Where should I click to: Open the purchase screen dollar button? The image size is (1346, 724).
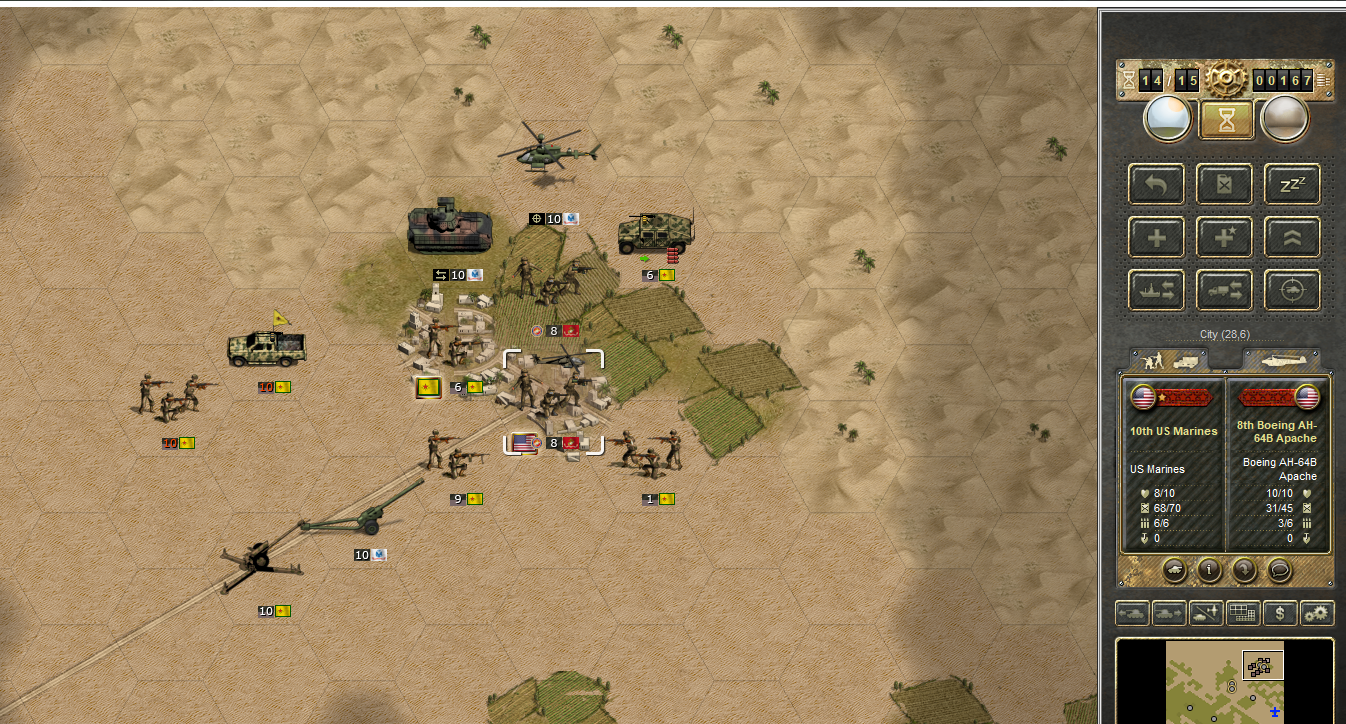(1280, 613)
